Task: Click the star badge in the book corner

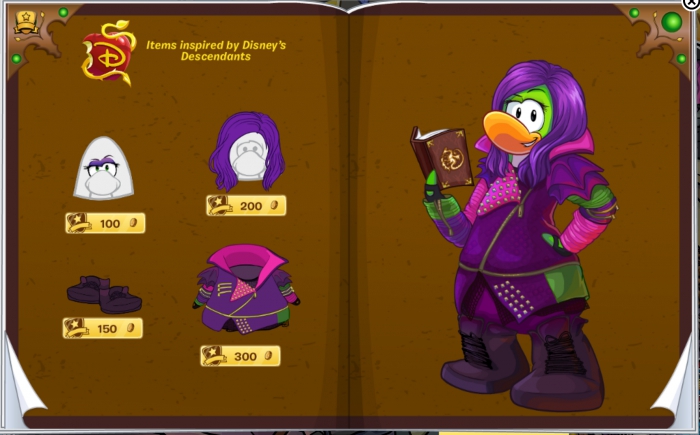Action: tap(26, 19)
